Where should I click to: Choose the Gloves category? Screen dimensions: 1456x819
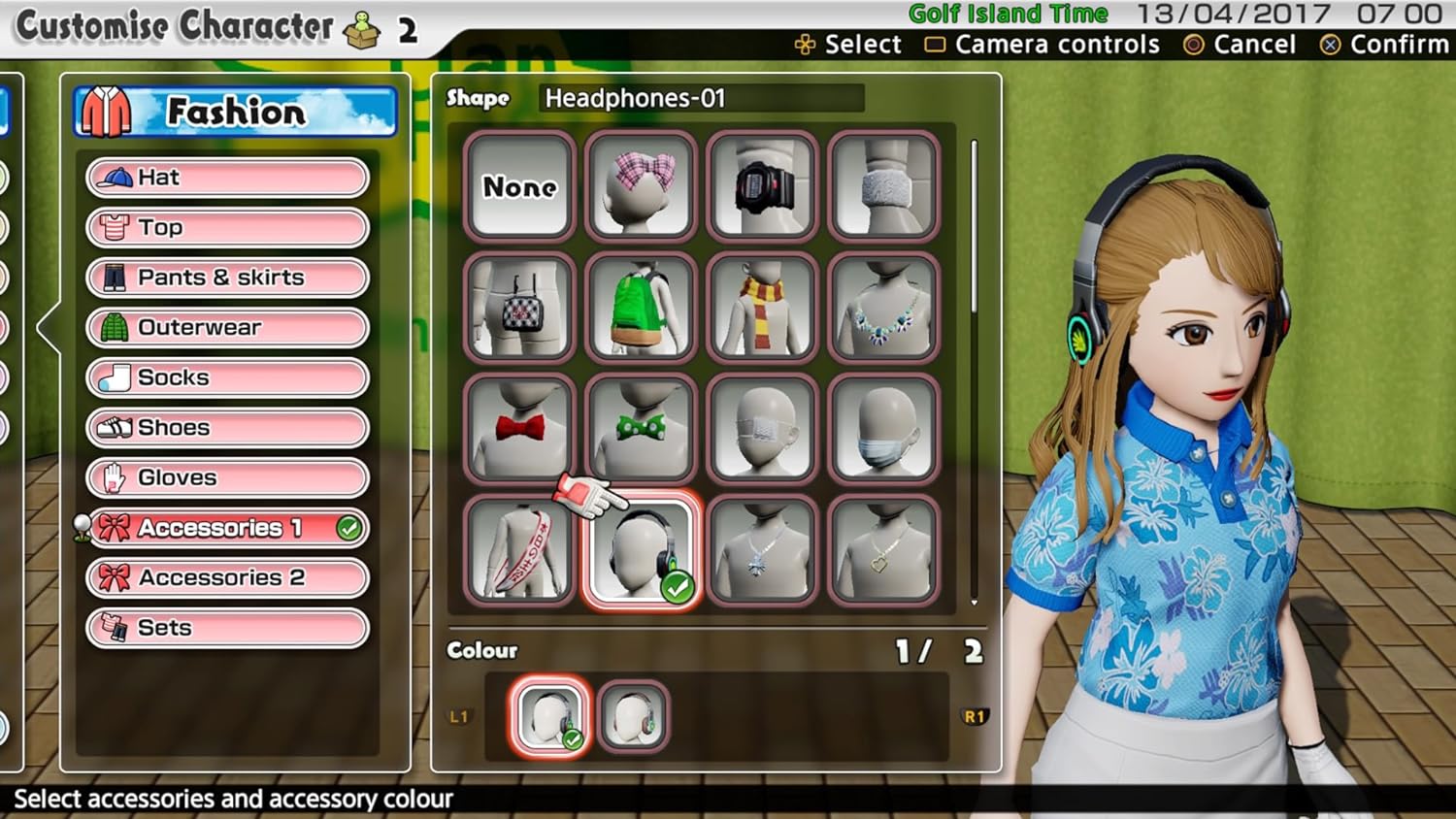227,477
